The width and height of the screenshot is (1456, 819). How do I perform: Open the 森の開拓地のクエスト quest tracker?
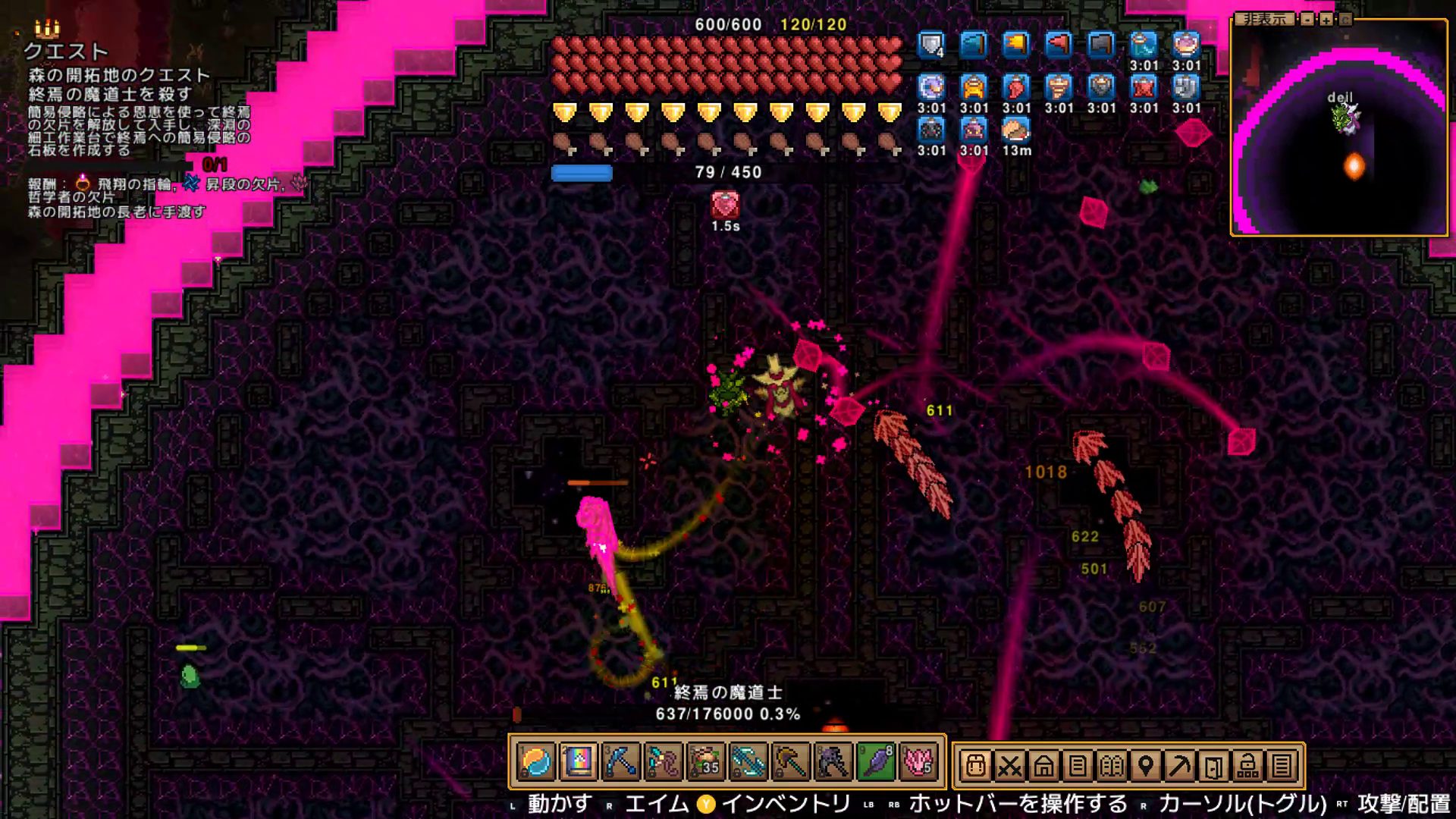click(x=119, y=75)
